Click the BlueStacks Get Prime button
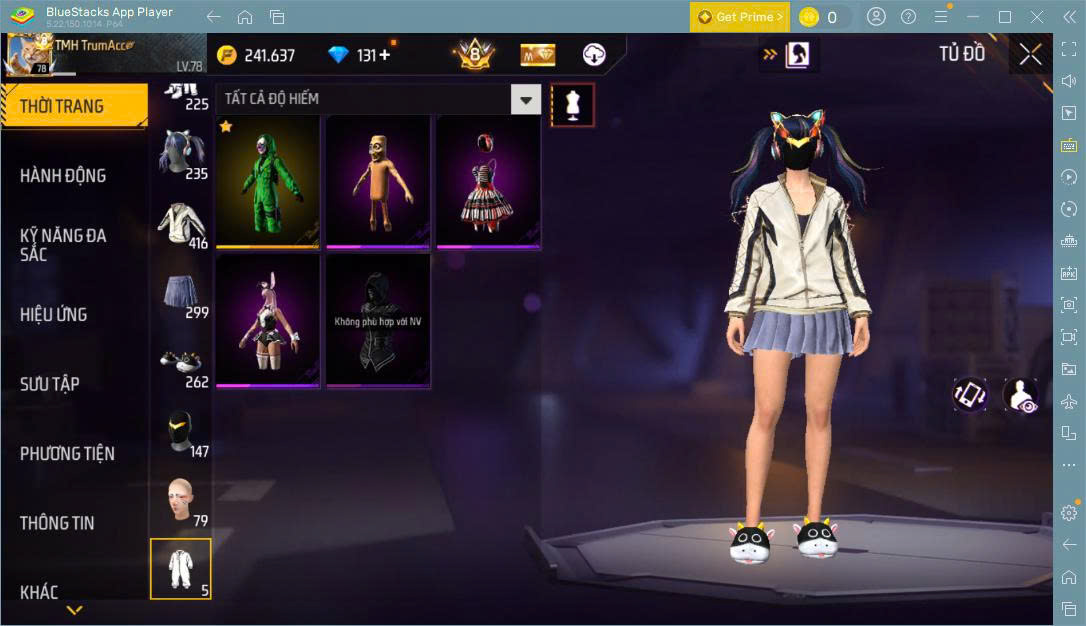 pos(740,17)
